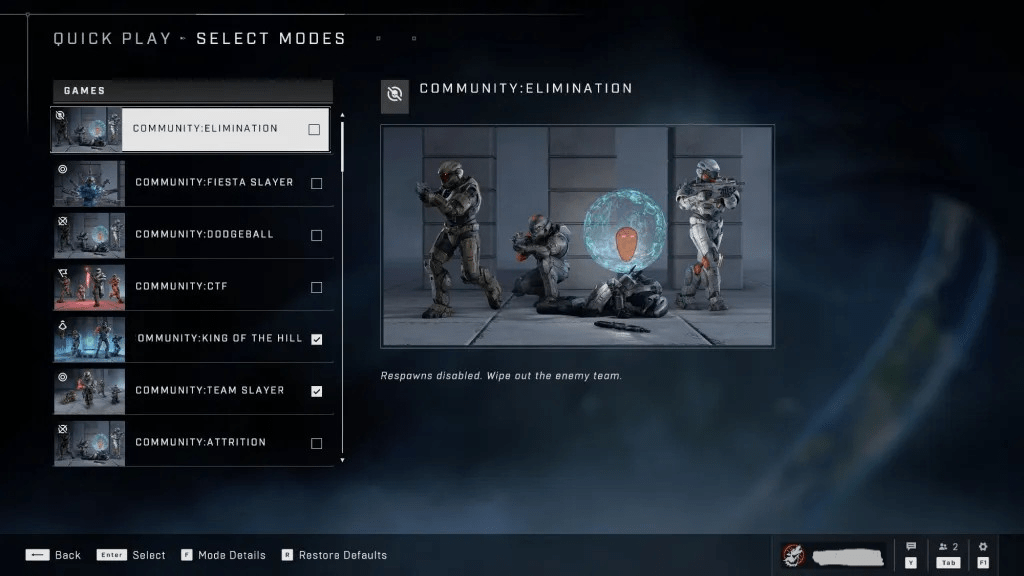The height and width of the screenshot is (576, 1024).
Task: Enable the Community:Dodgeball checkbox
Action: pos(317,235)
